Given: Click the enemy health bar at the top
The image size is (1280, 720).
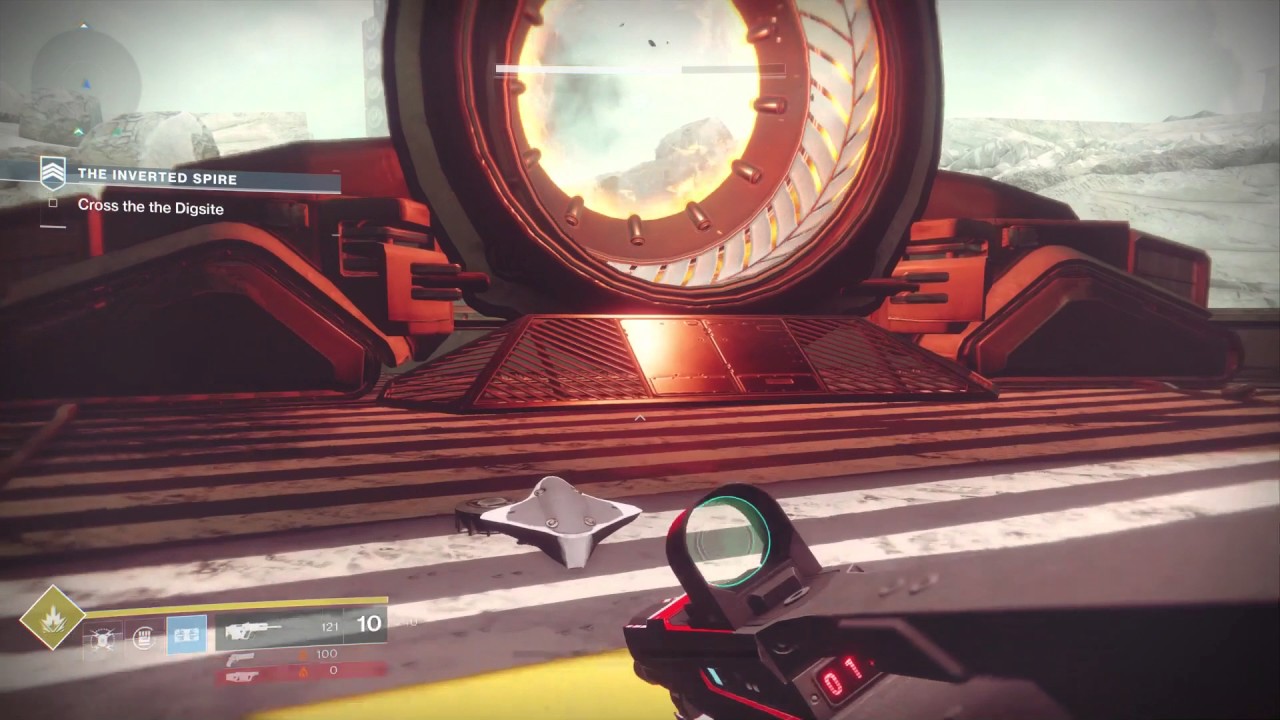Looking at the screenshot, I should click(640, 70).
